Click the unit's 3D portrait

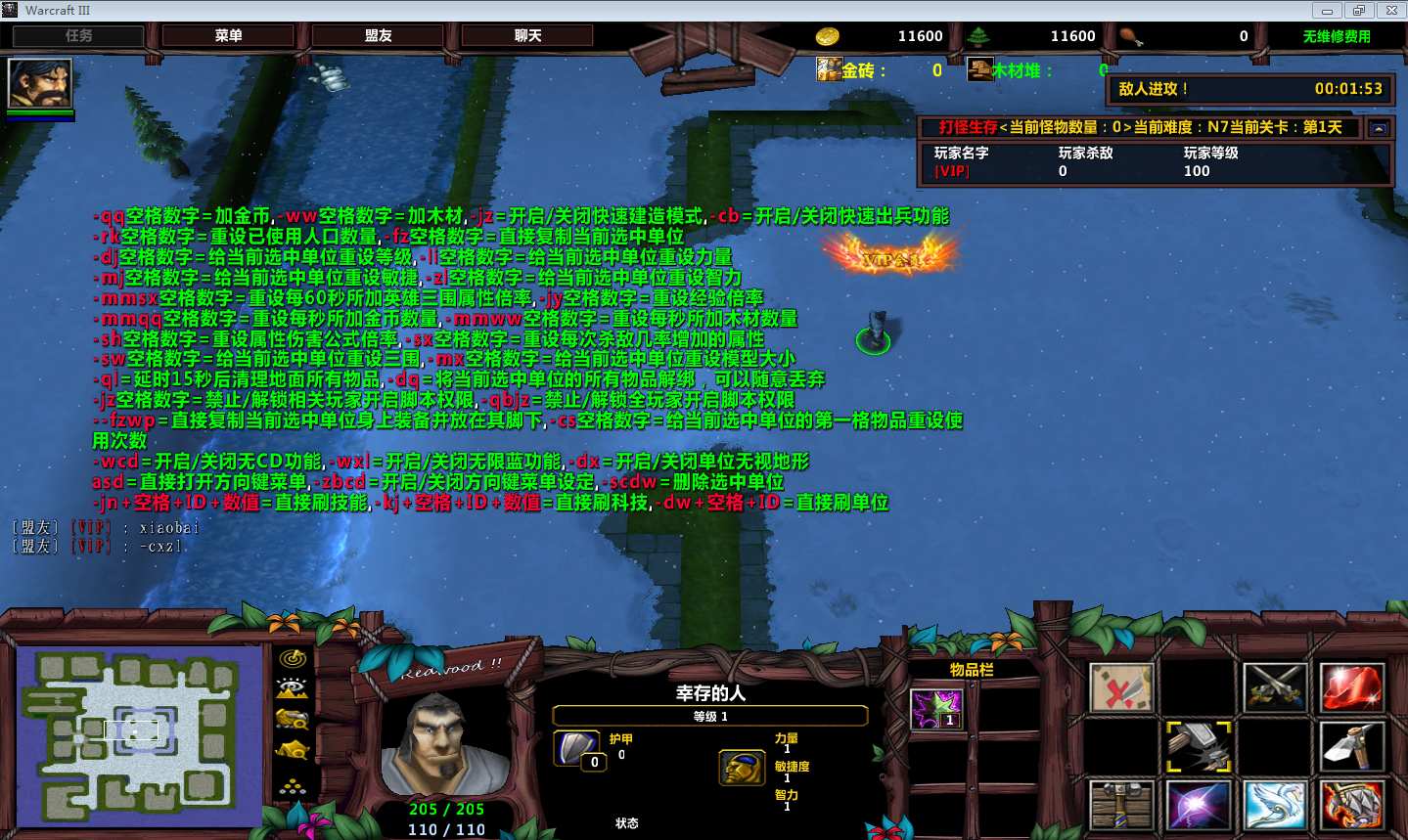(444, 745)
